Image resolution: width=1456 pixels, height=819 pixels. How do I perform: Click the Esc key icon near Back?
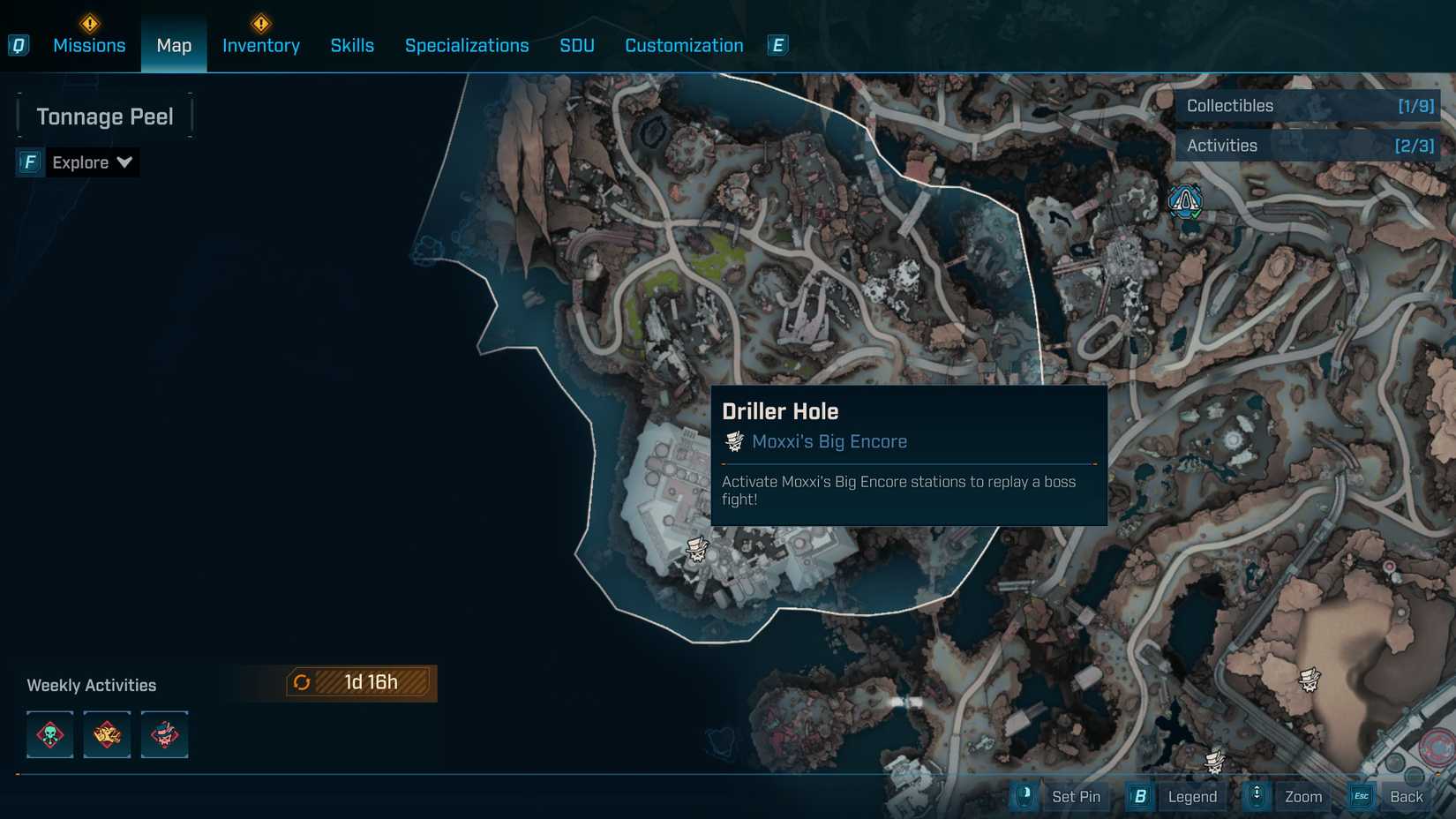click(x=1360, y=795)
